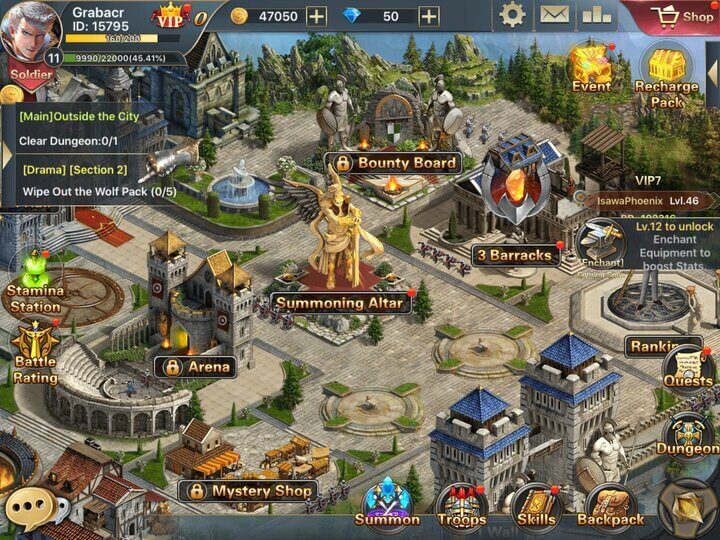
Task: Click Grabacr's player avatar portrait
Action: [30, 32]
